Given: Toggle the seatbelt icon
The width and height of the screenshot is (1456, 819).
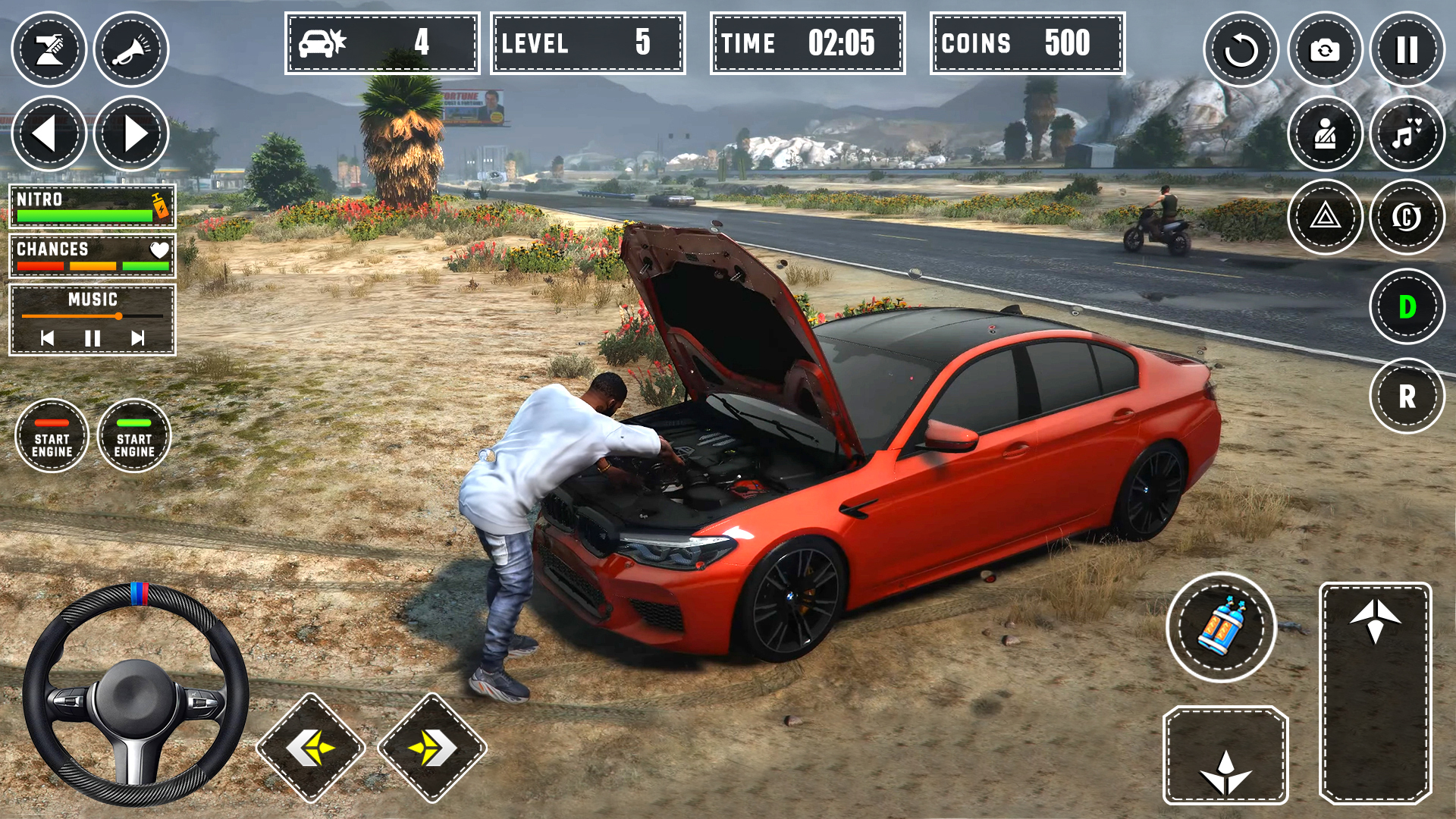Looking at the screenshot, I should tap(1325, 134).
